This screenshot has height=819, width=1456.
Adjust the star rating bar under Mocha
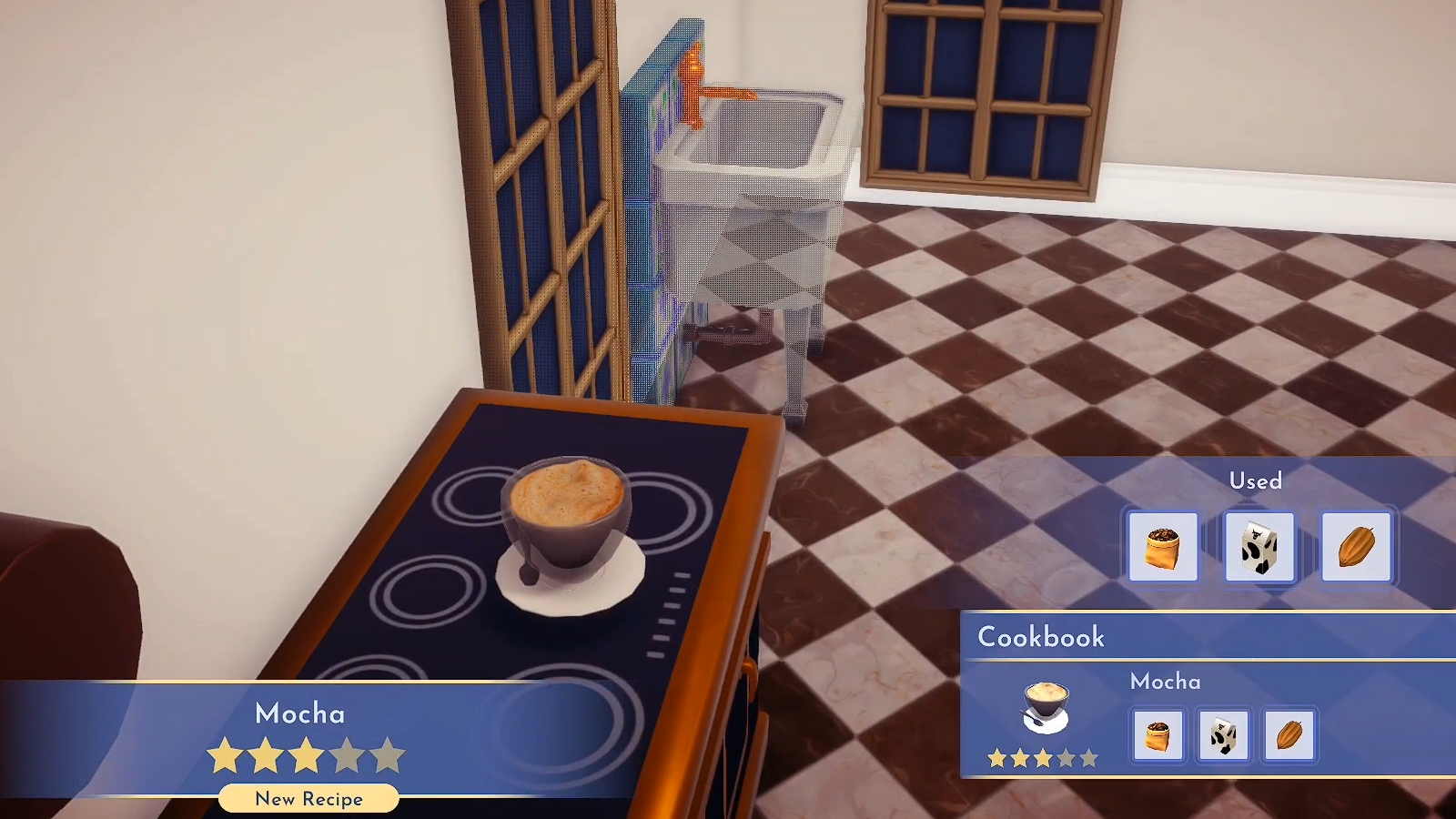[x=307, y=754]
